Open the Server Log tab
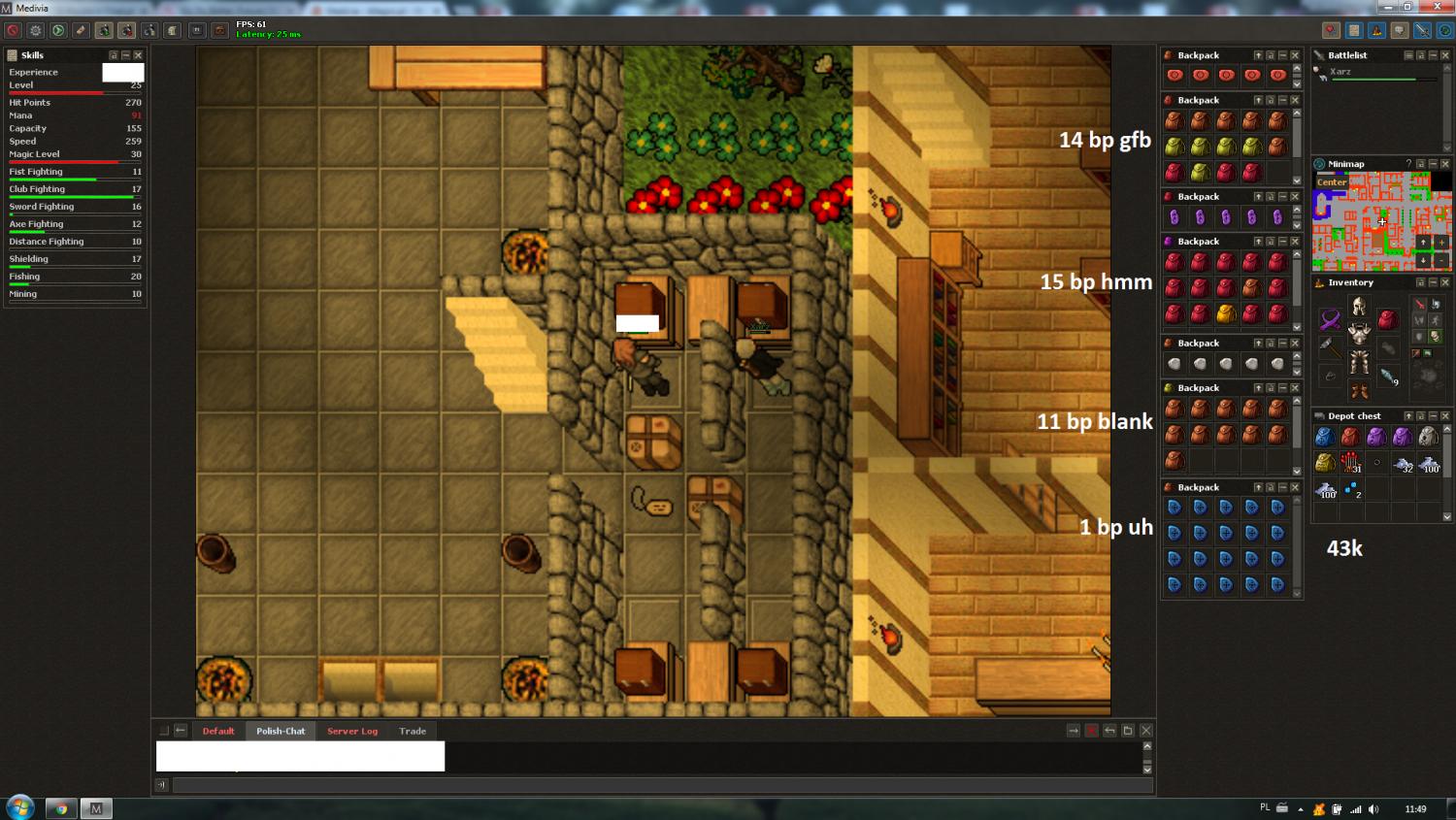Viewport: 1456px width, 820px height. (x=352, y=731)
